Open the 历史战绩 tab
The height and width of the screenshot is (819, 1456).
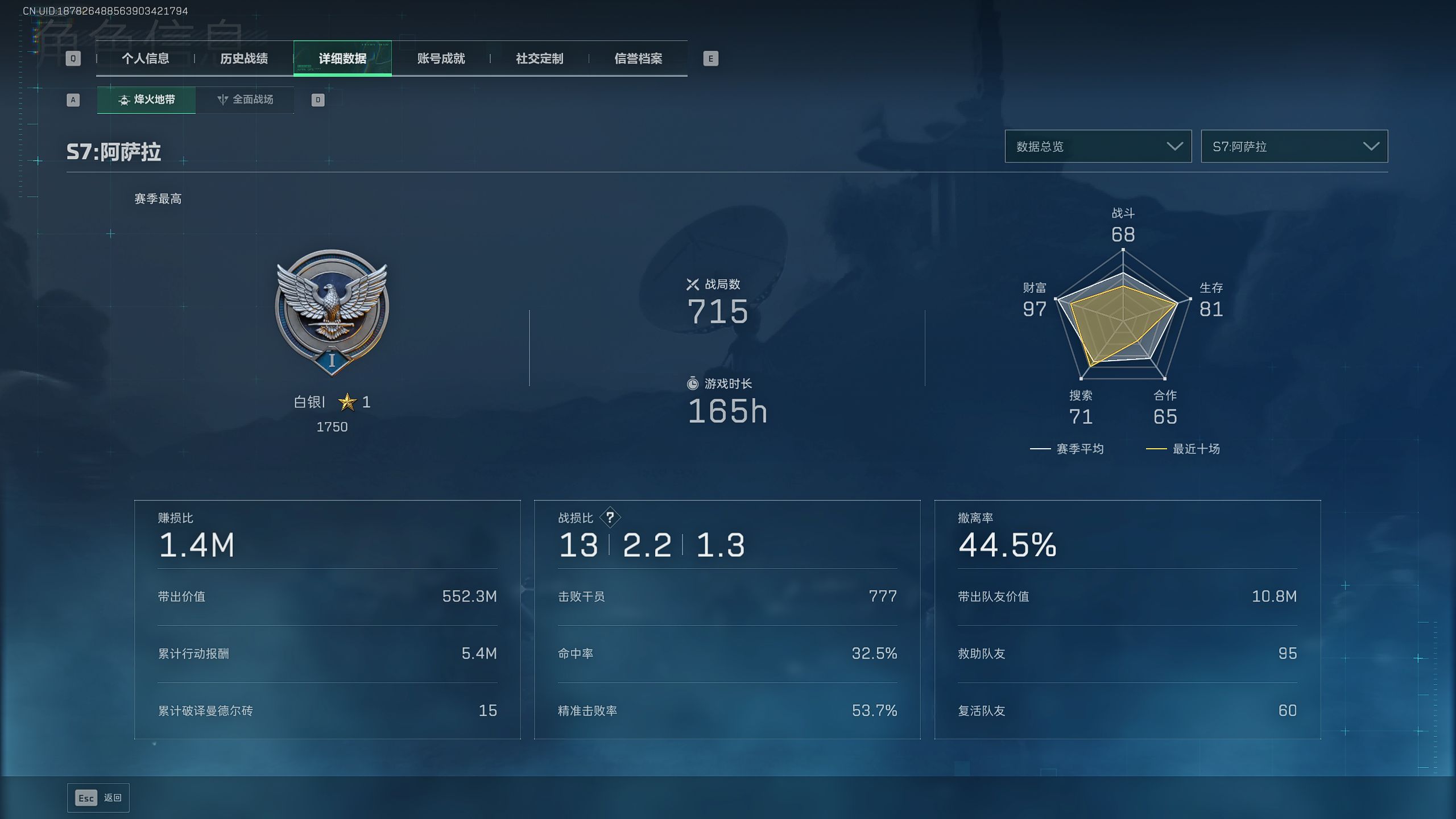tap(243, 59)
